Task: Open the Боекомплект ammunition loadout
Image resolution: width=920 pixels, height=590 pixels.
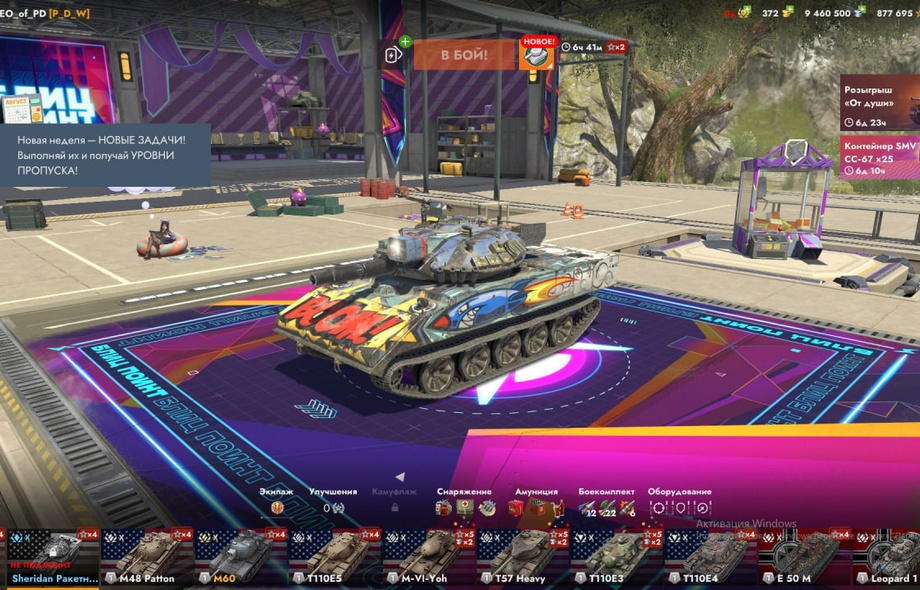Action: (606, 502)
